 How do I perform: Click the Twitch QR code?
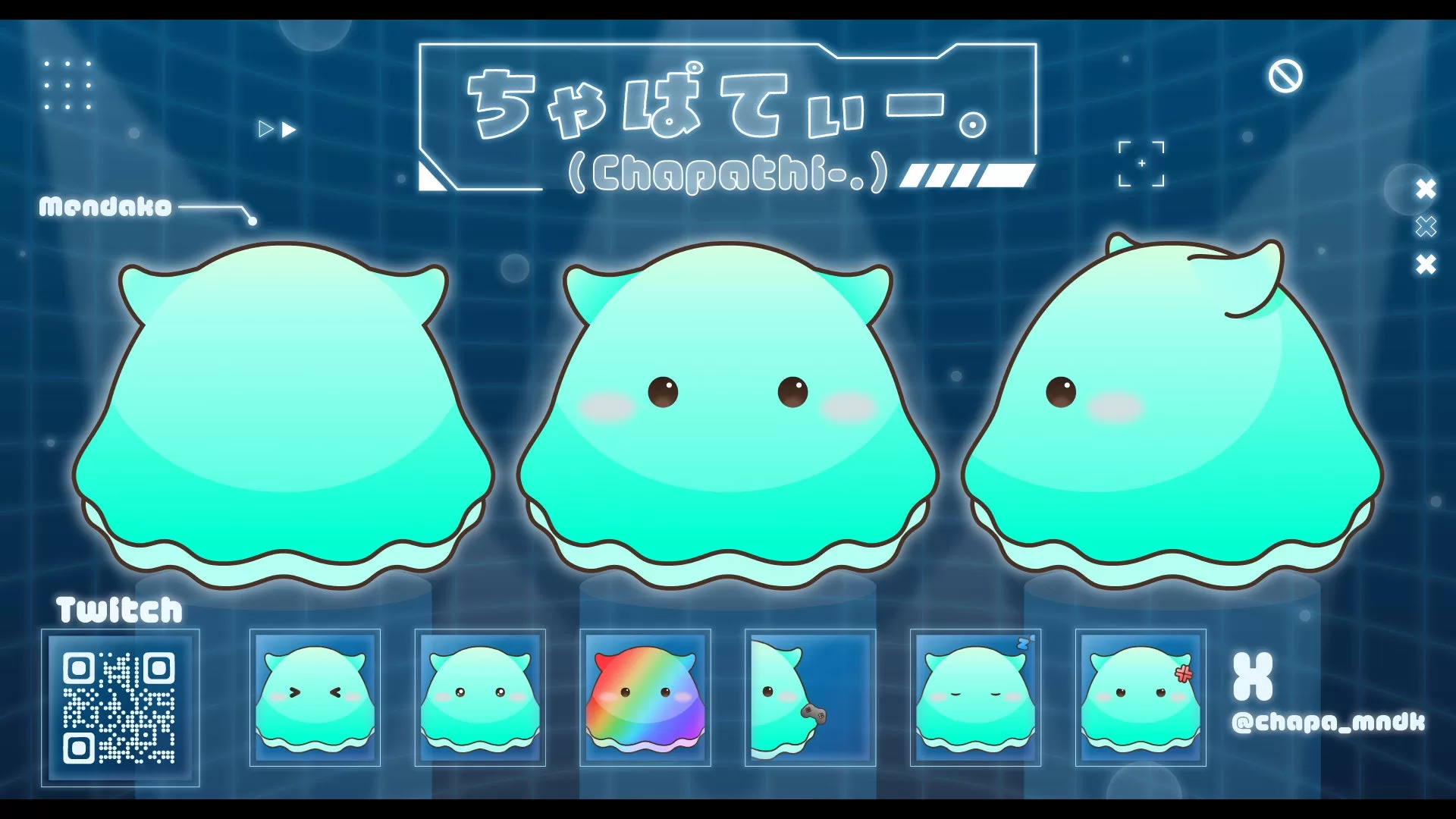pos(120,708)
